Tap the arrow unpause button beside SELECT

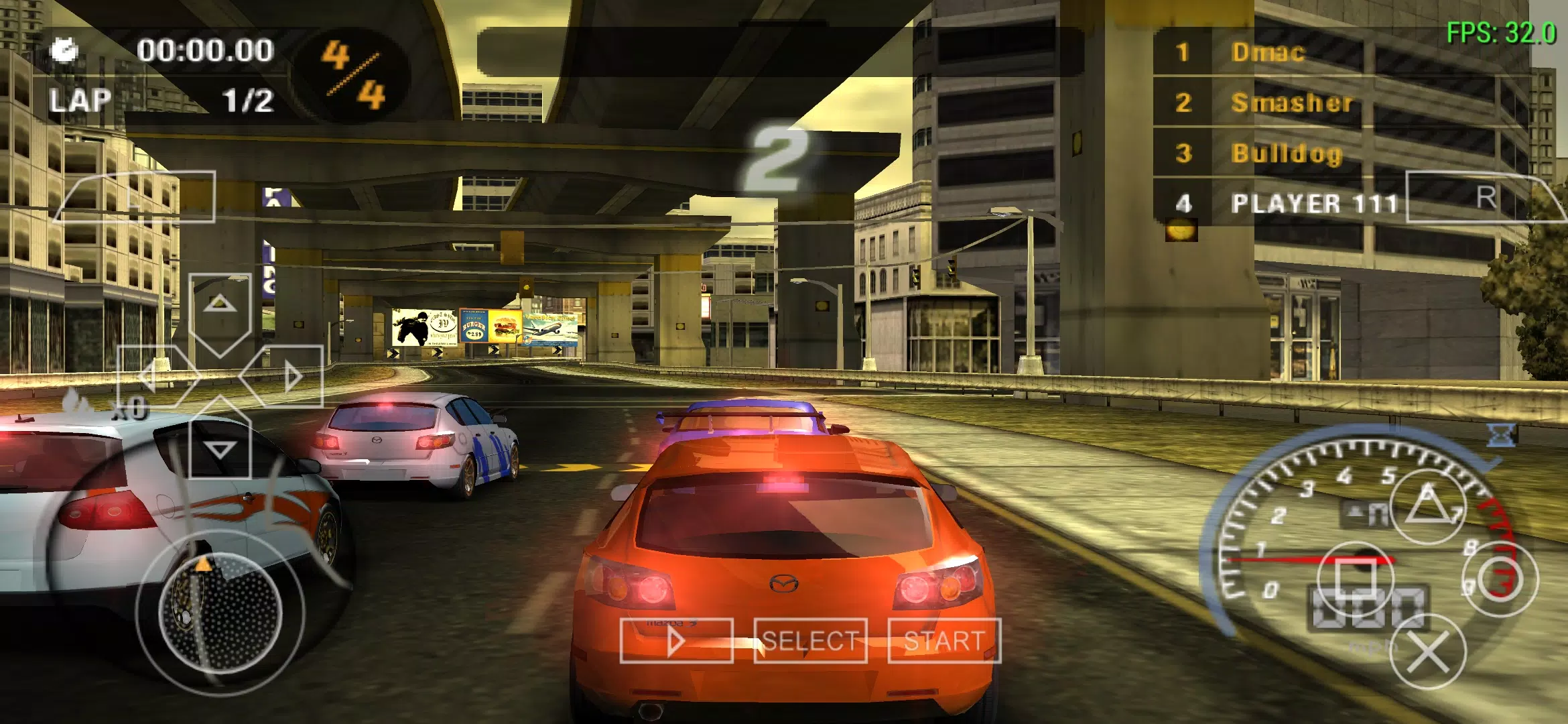(677, 642)
